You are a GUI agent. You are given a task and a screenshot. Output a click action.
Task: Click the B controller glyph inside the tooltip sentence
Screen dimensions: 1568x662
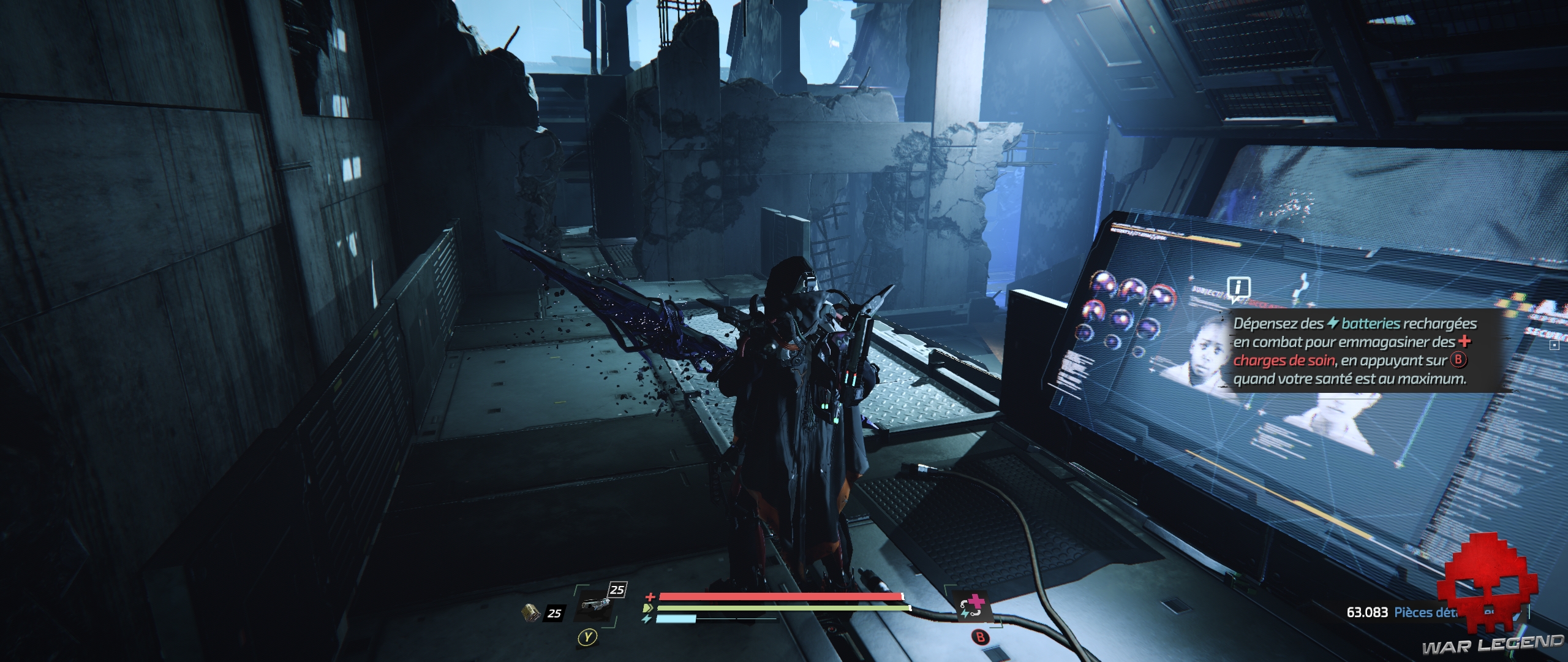tap(1460, 361)
